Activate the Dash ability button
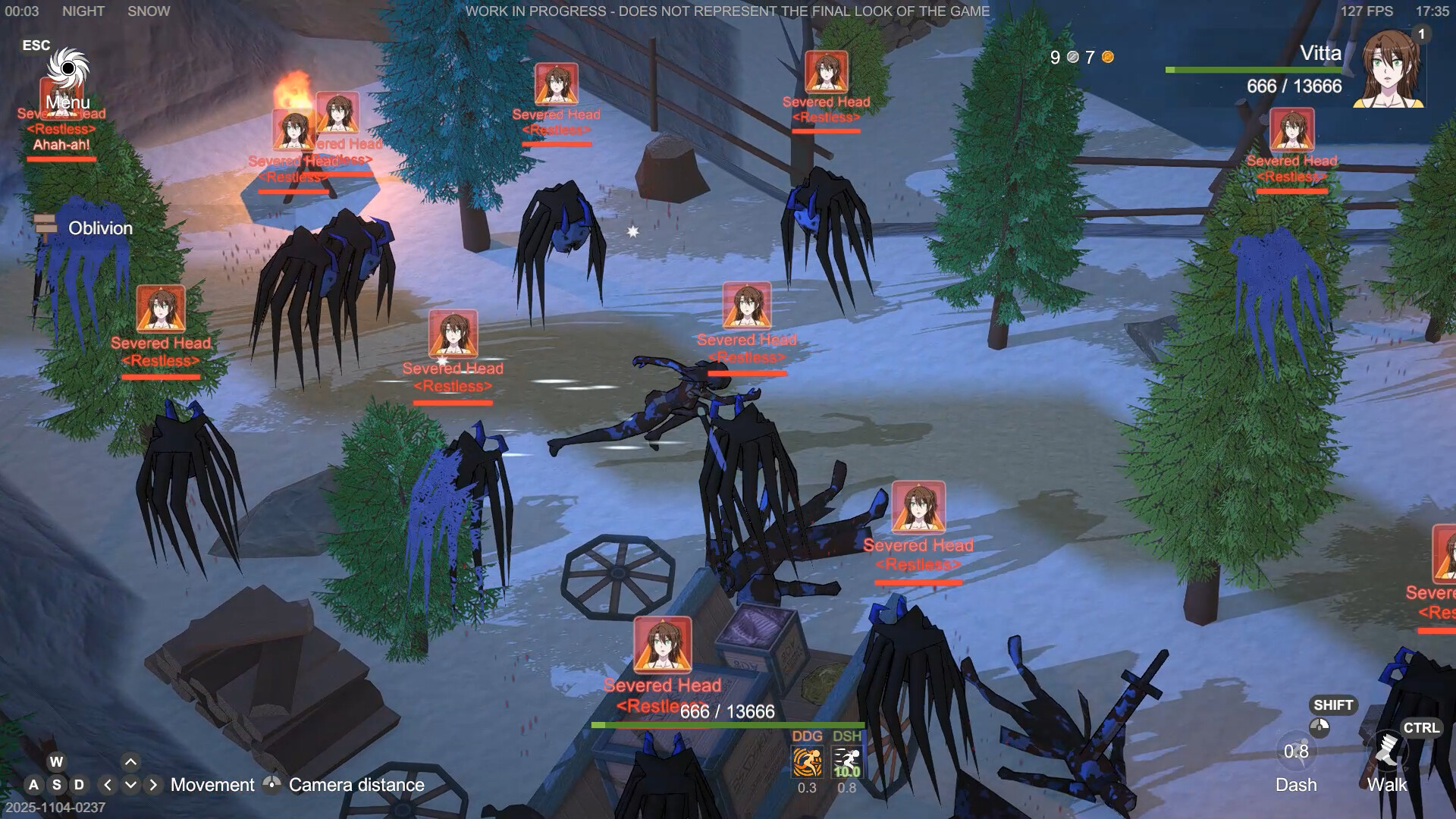This screenshot has width=1456, height=819. point(1296,752)
